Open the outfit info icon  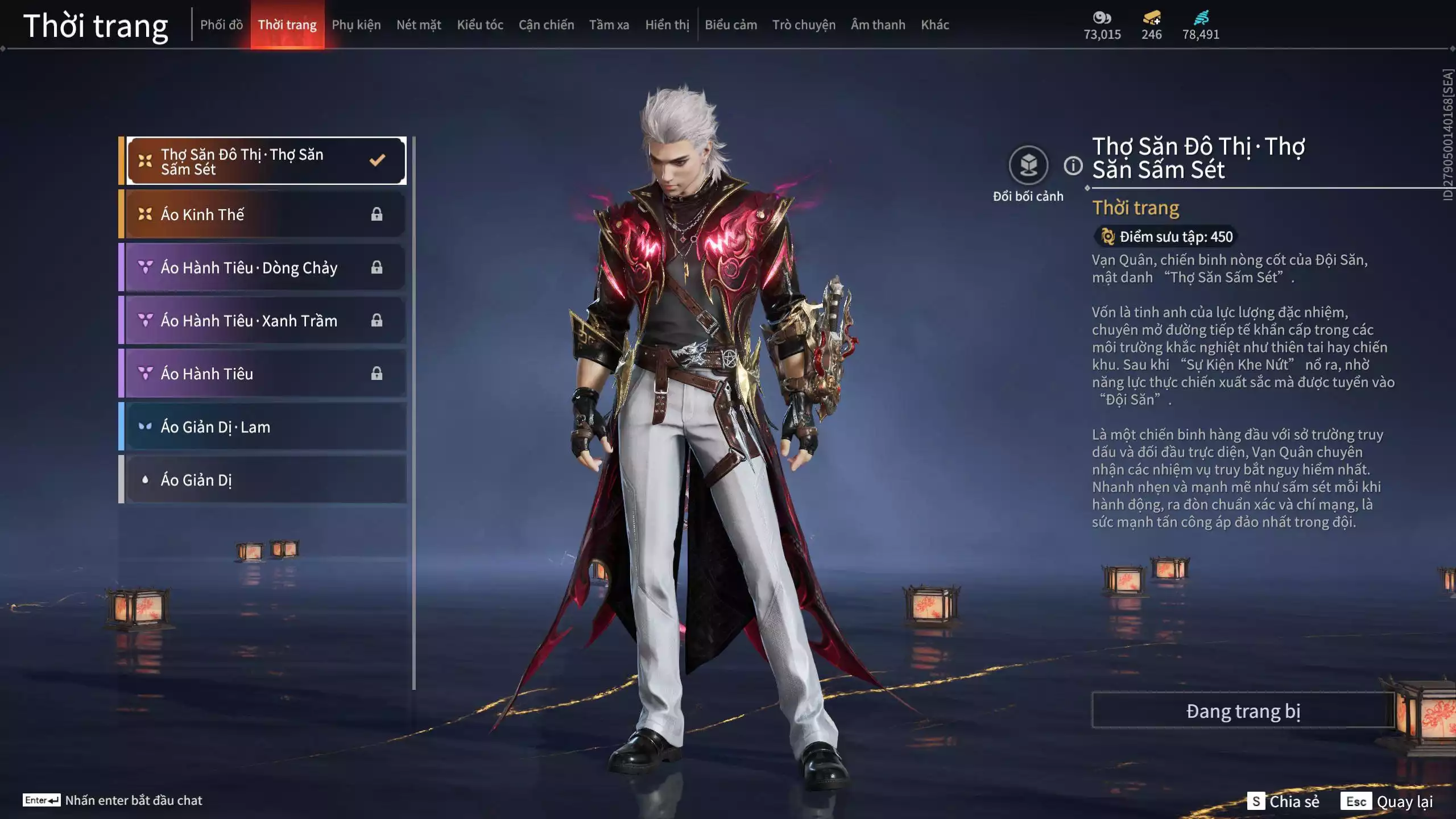click(x=1073, y=166)
